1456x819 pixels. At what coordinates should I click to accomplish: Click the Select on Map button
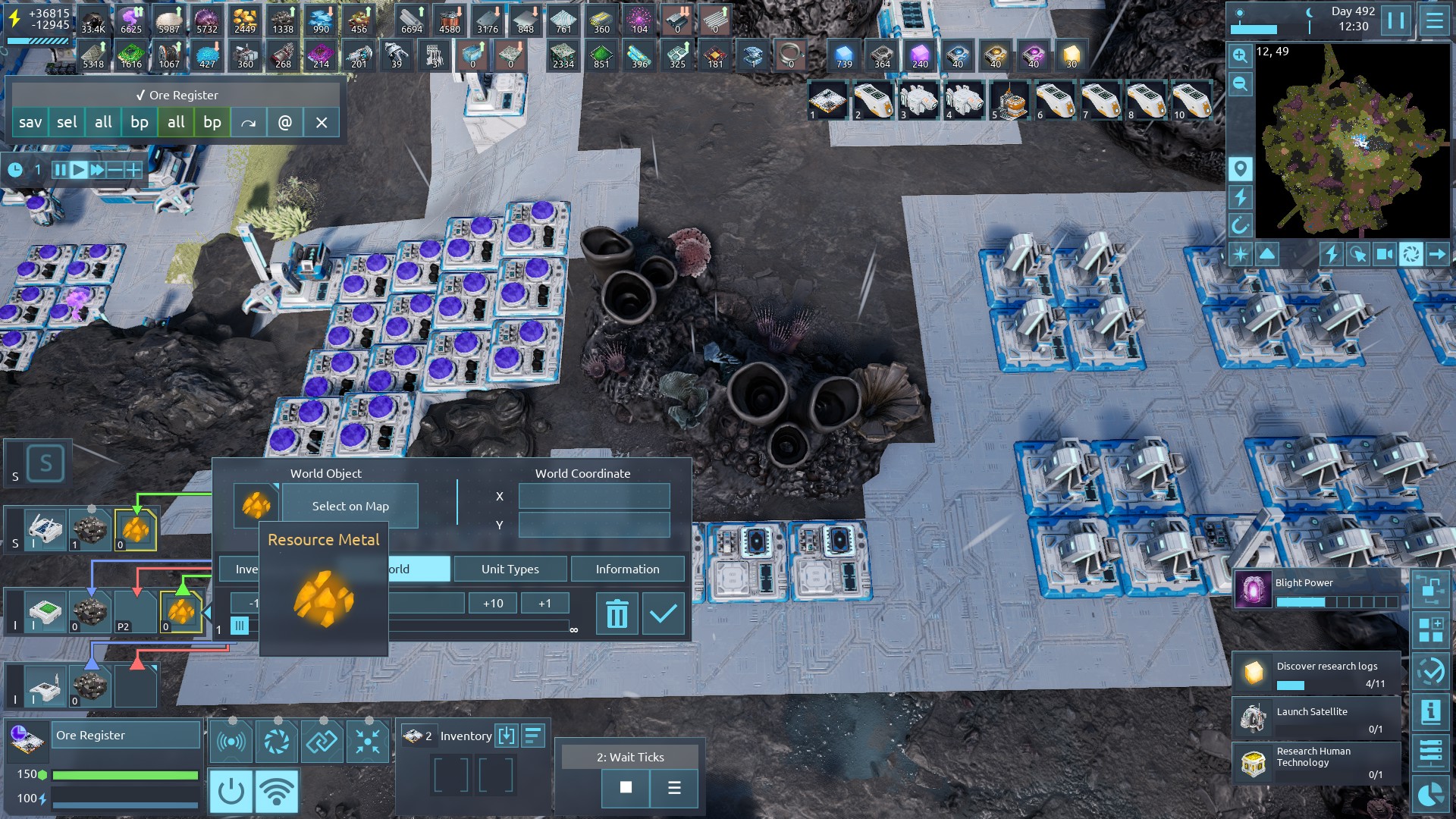pyautogui.click(x=350, y=506)
